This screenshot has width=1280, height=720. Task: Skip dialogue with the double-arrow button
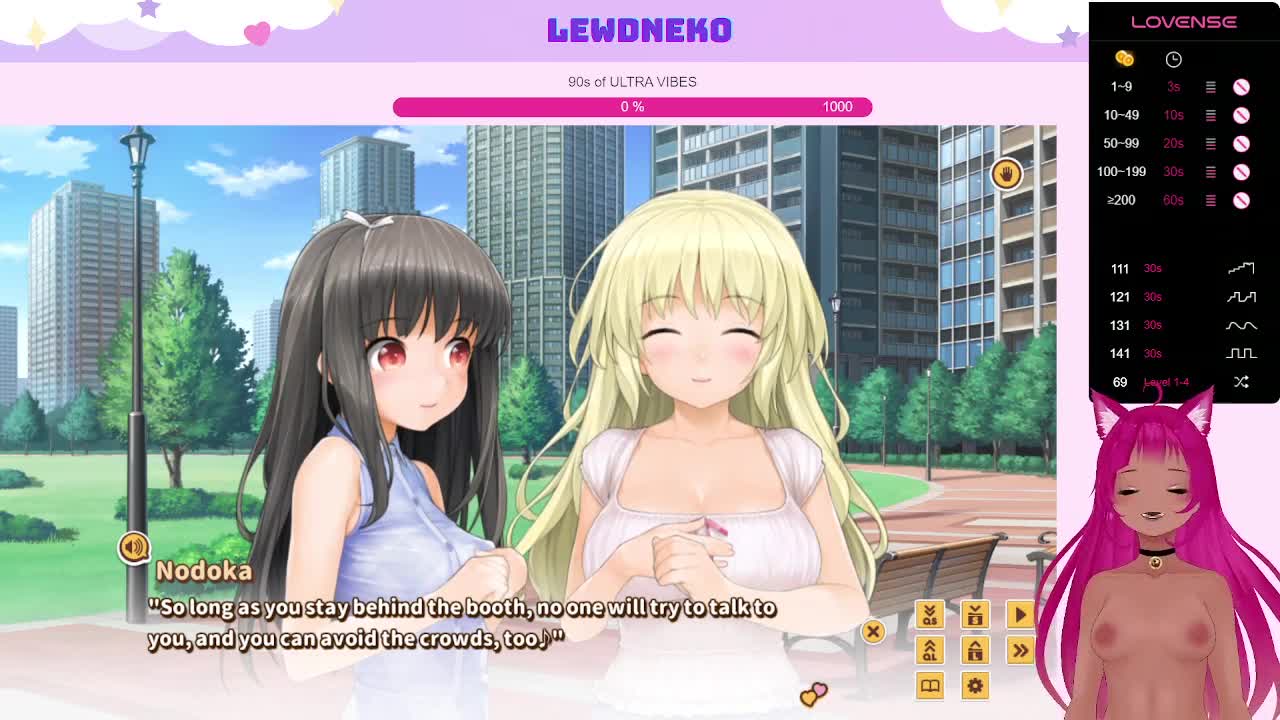1020,650
